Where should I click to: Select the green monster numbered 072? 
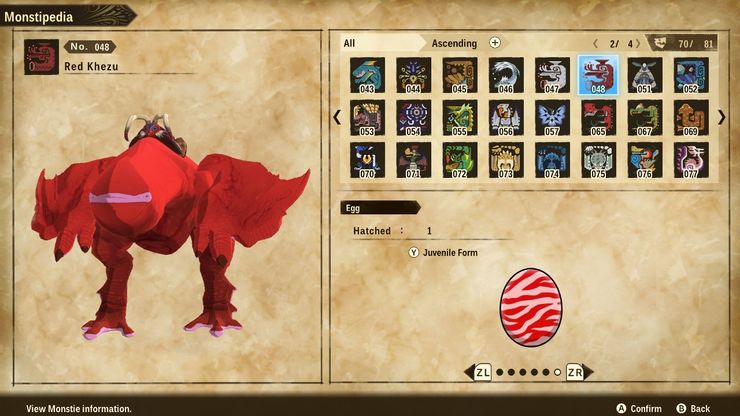tap(459, 160)
